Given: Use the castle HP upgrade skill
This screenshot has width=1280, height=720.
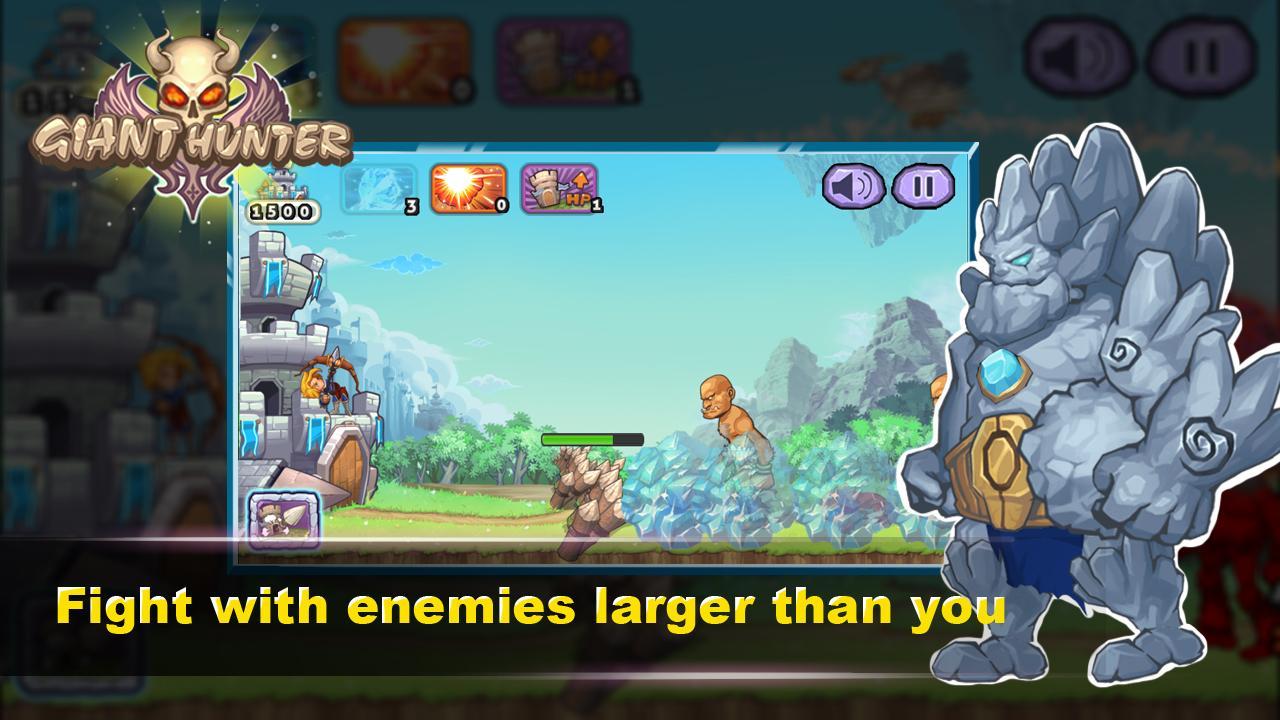Looking at the screenshot, I should coord(560,188).
